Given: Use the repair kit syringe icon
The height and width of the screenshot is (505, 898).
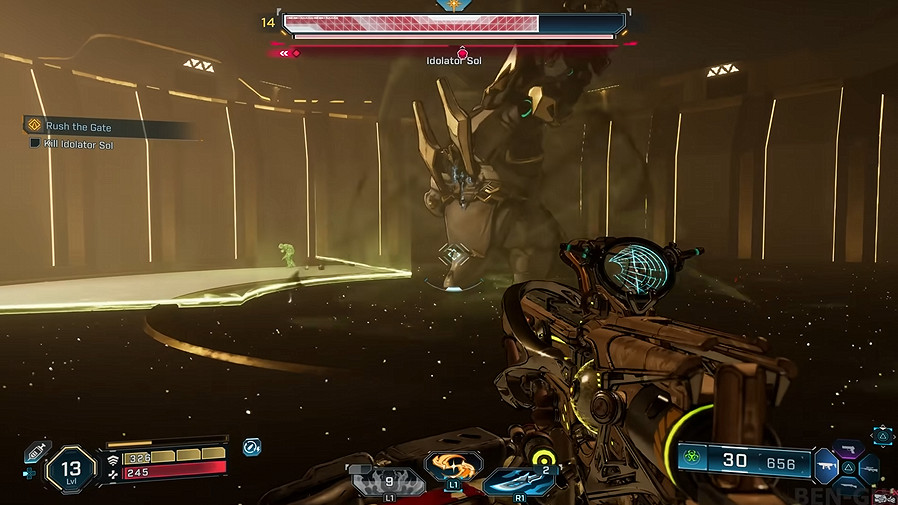Looking at the screenshot, I should click(37, 452).
